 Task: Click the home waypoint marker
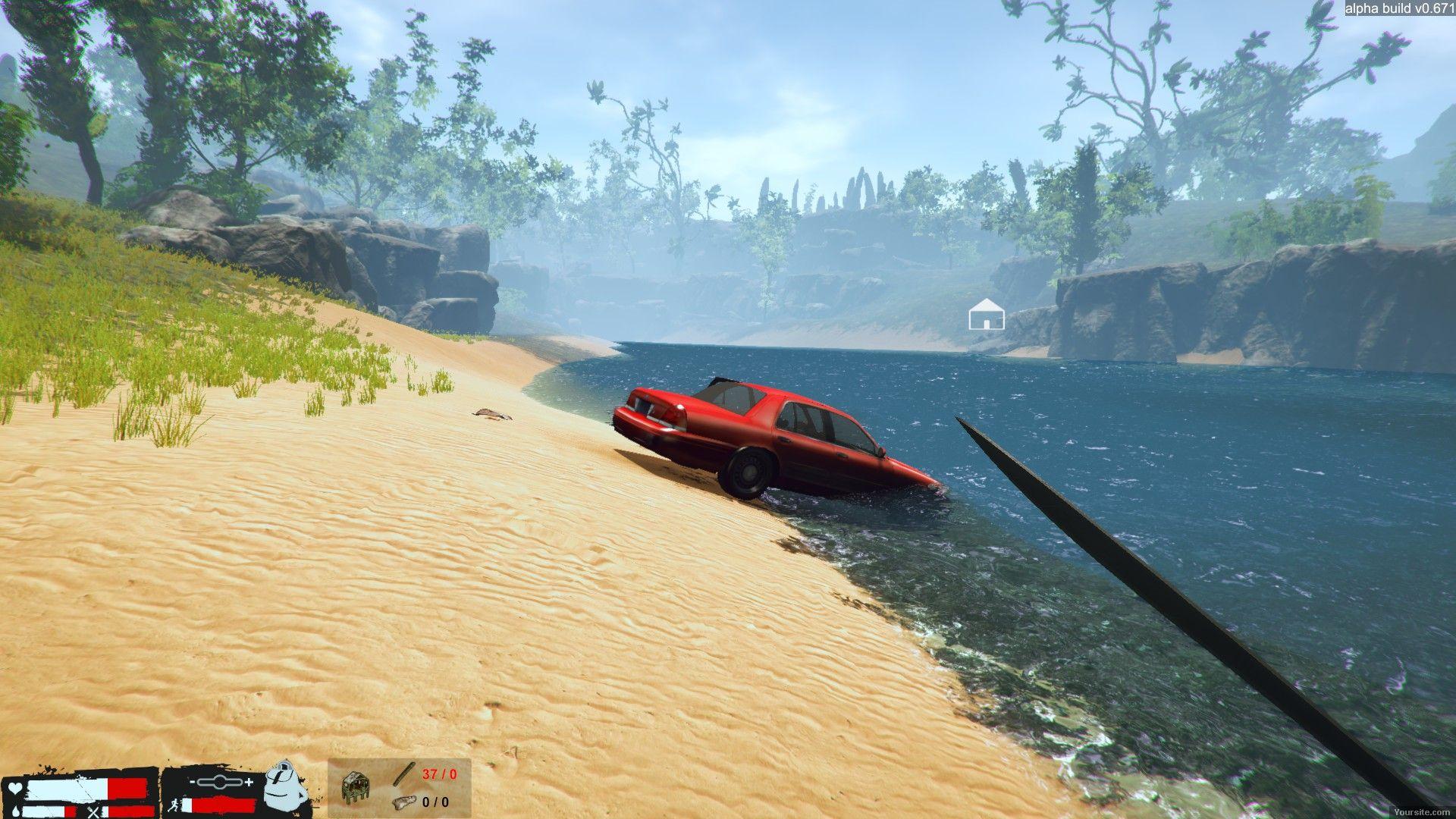pyautogui.click(x=986, y=314)
